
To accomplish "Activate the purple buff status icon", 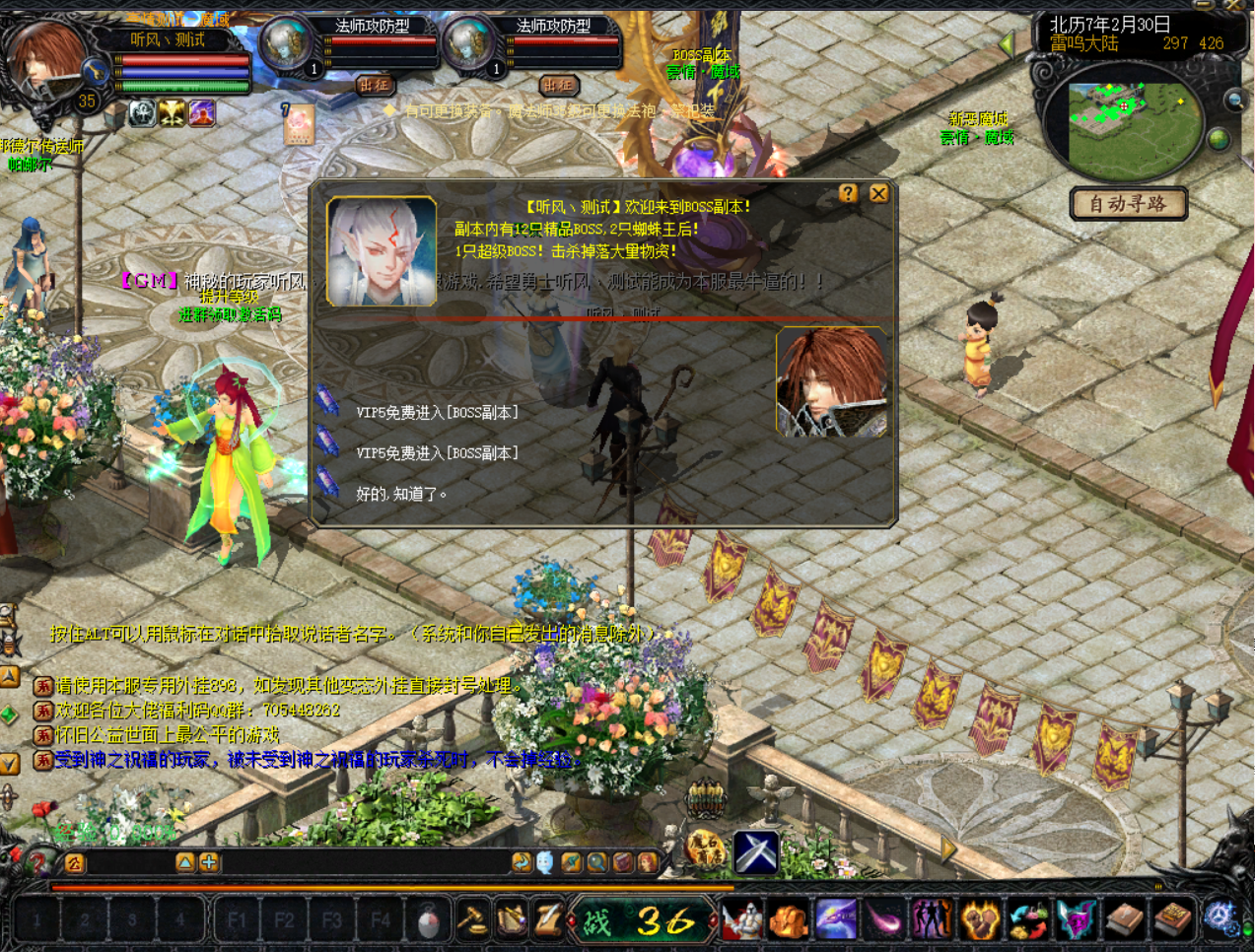I will pyautogui.click(x=202, y=114).
